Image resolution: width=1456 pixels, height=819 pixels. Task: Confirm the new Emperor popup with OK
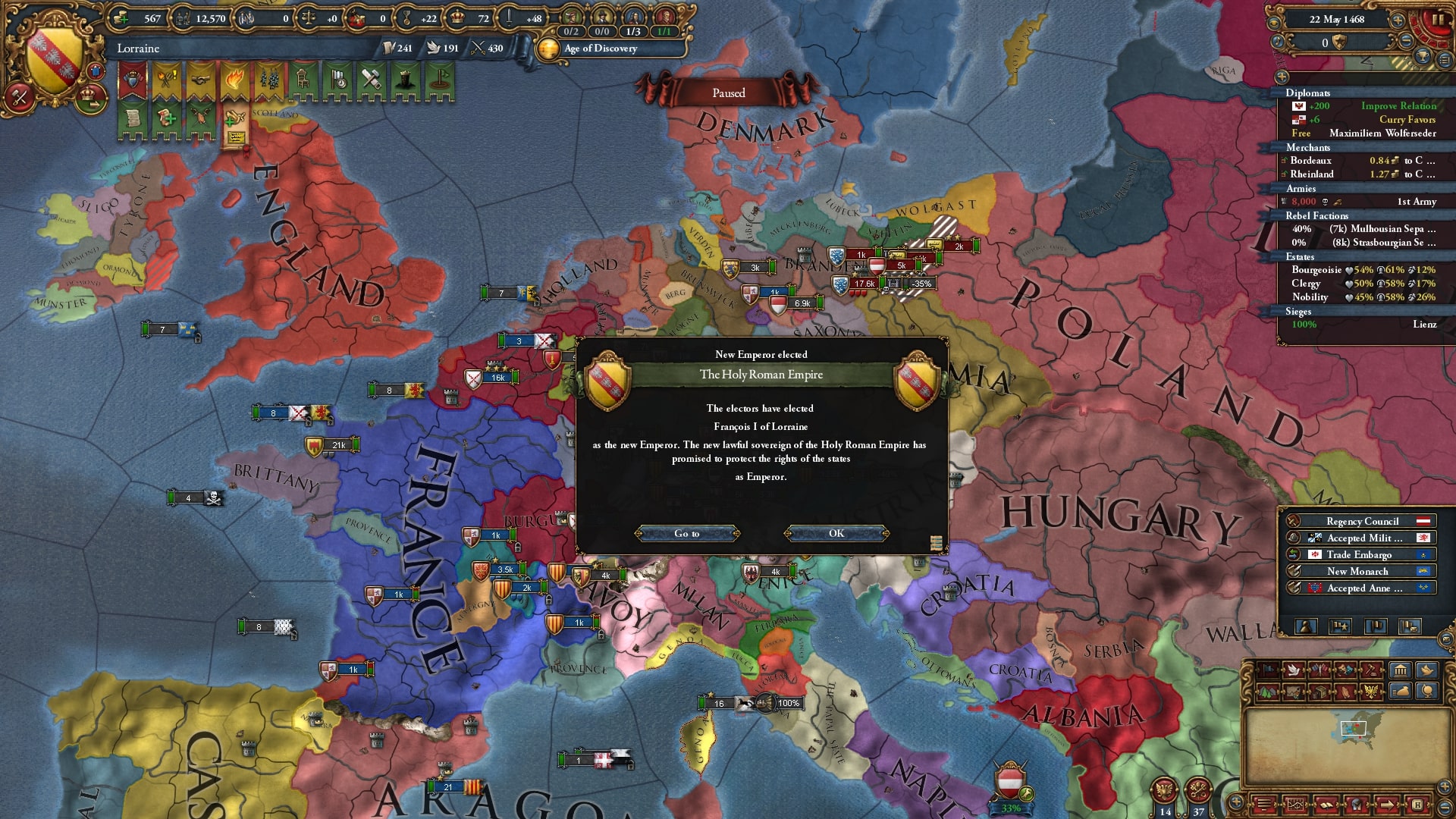pyautogui.click(x=836, y=534)
